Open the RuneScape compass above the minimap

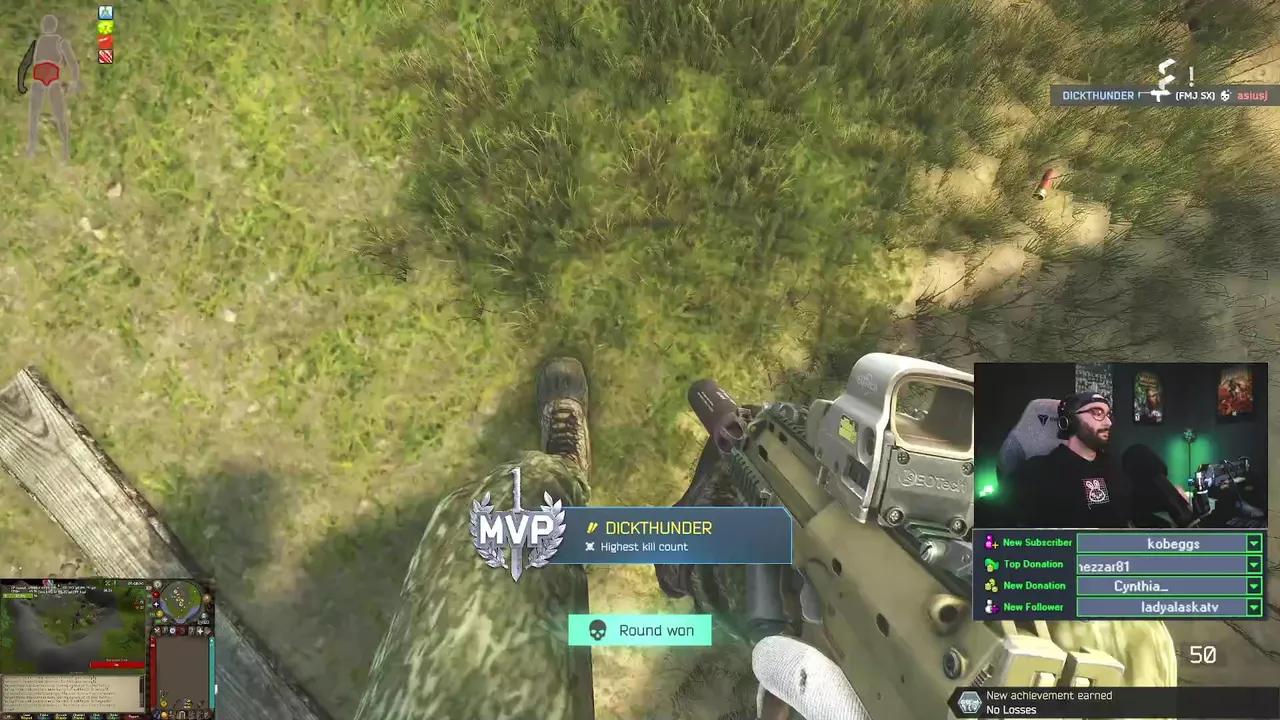click(x=158, y=584)
